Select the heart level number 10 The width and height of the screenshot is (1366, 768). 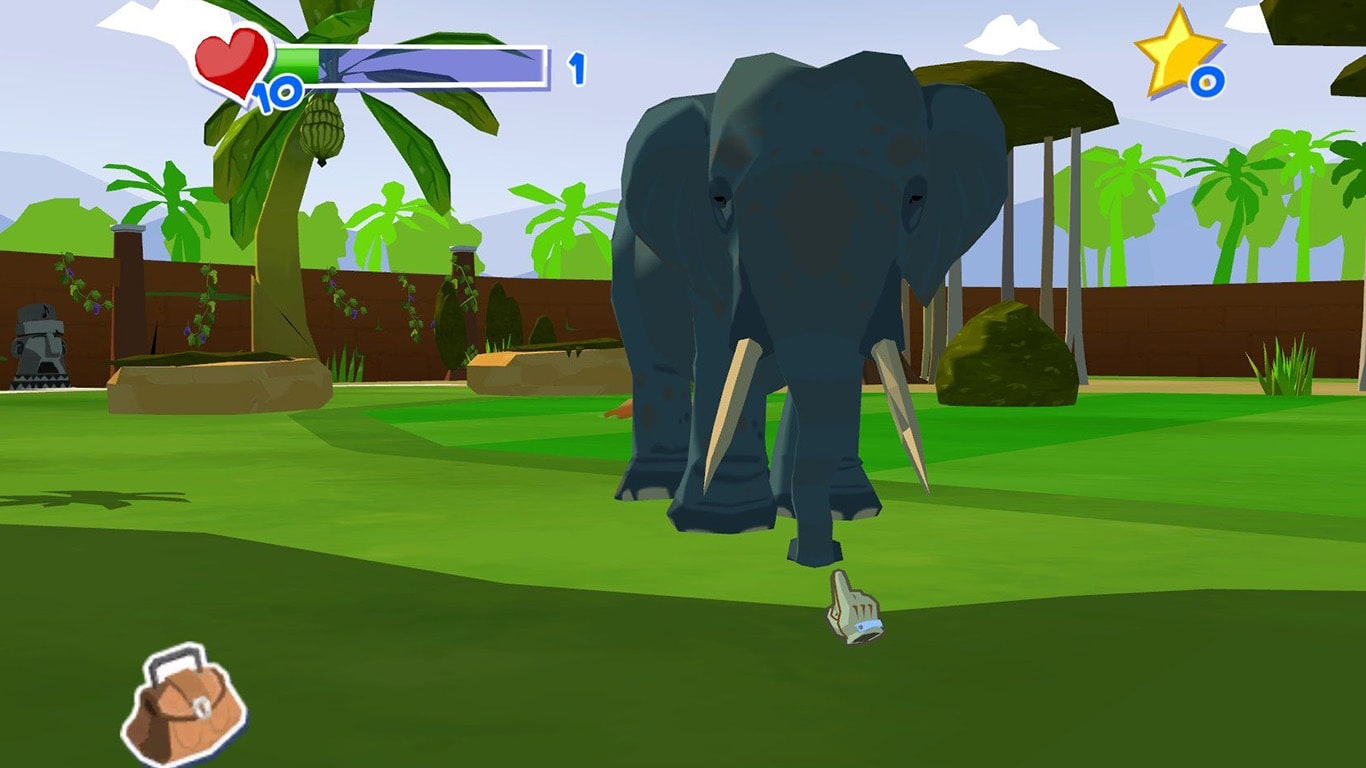click(x=277, y=96)
